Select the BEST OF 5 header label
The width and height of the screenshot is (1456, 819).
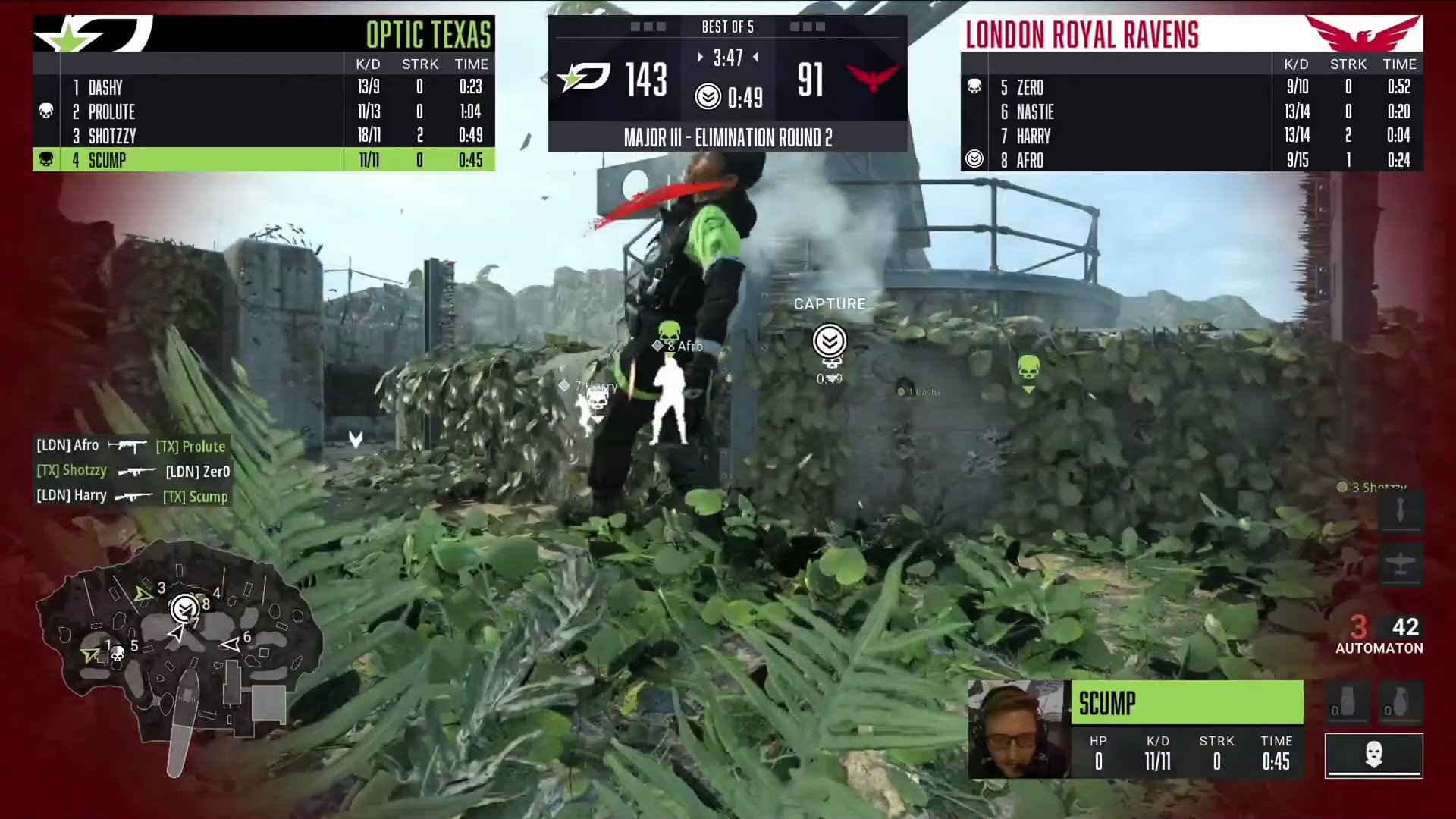coord(727,27)
